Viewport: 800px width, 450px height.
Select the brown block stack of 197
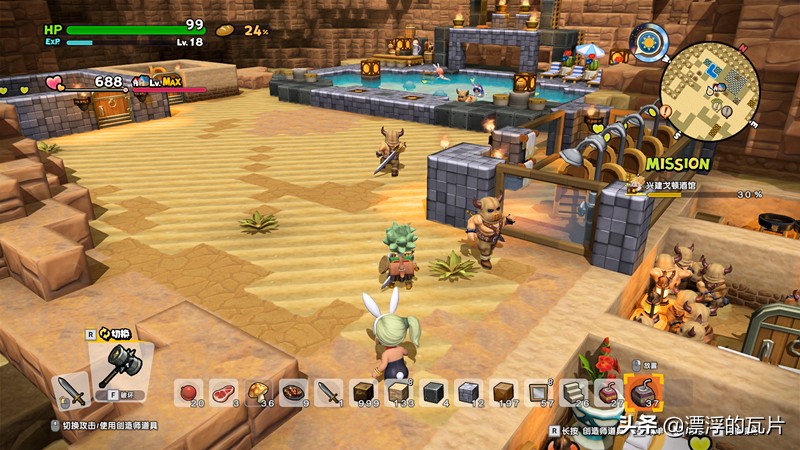point(503,391)
